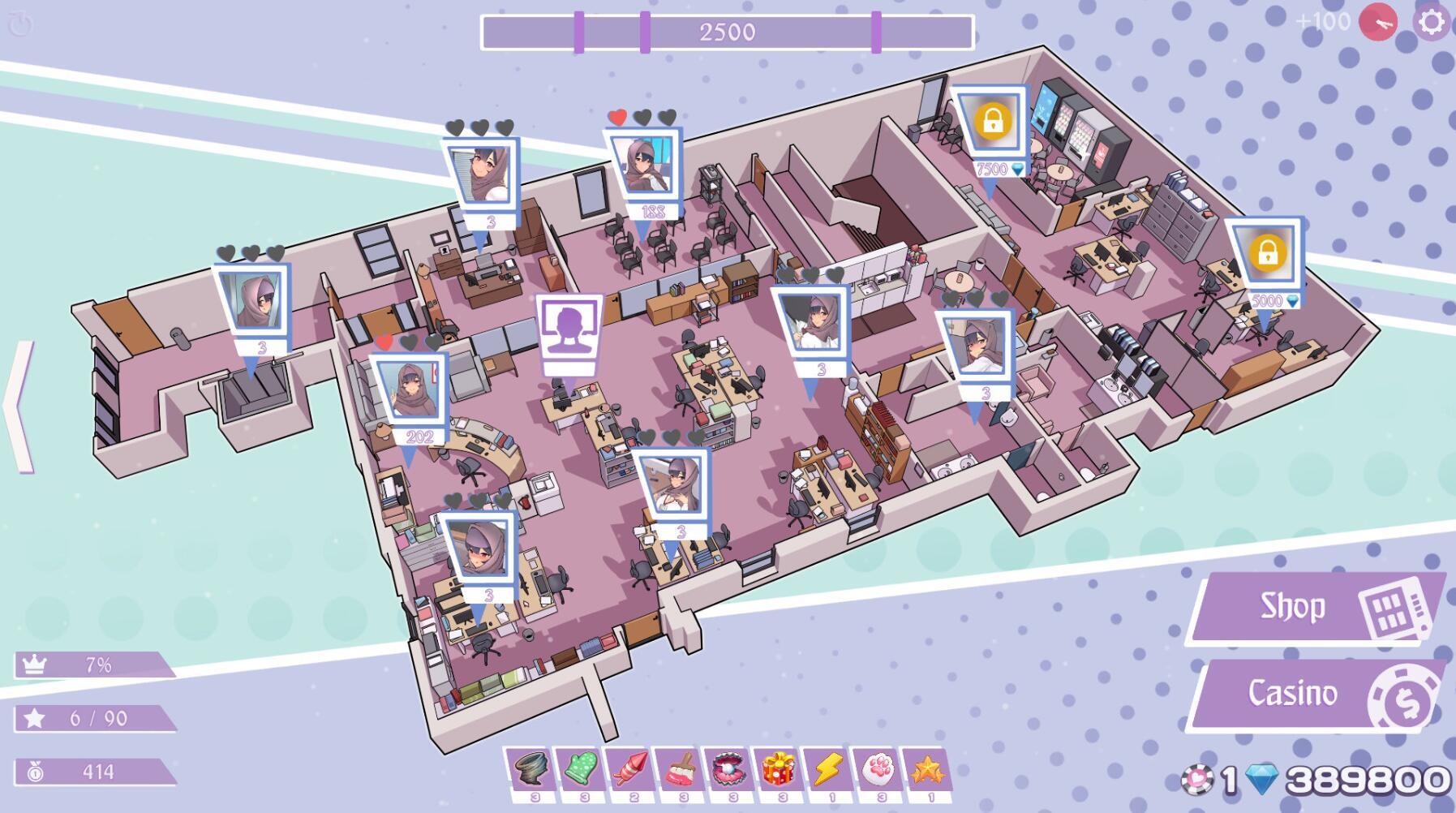Select the gold stars item
Viewport: 1456px width, 813px height.
point(926,768)
